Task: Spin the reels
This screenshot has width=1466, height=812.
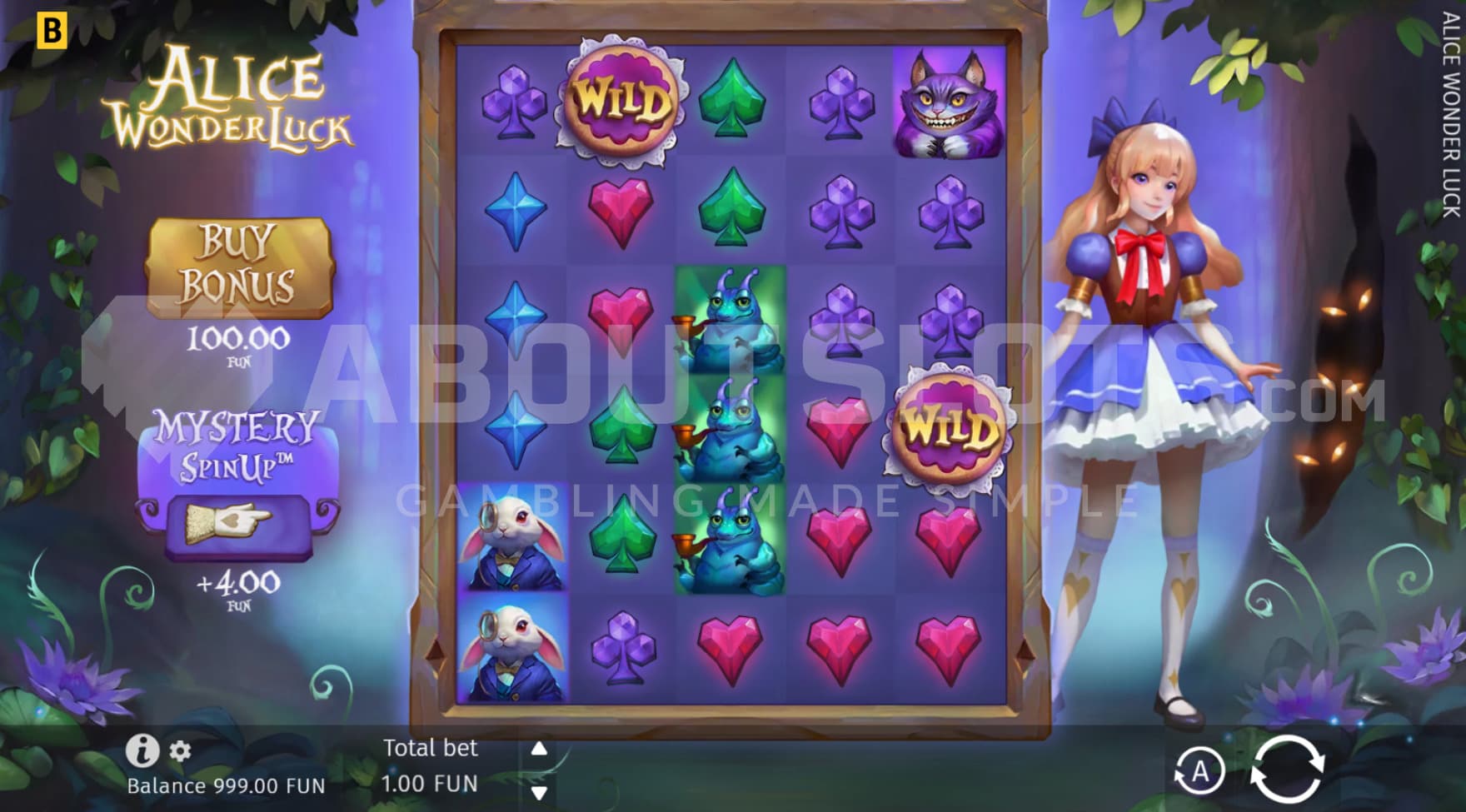Action: (1287, 770)
